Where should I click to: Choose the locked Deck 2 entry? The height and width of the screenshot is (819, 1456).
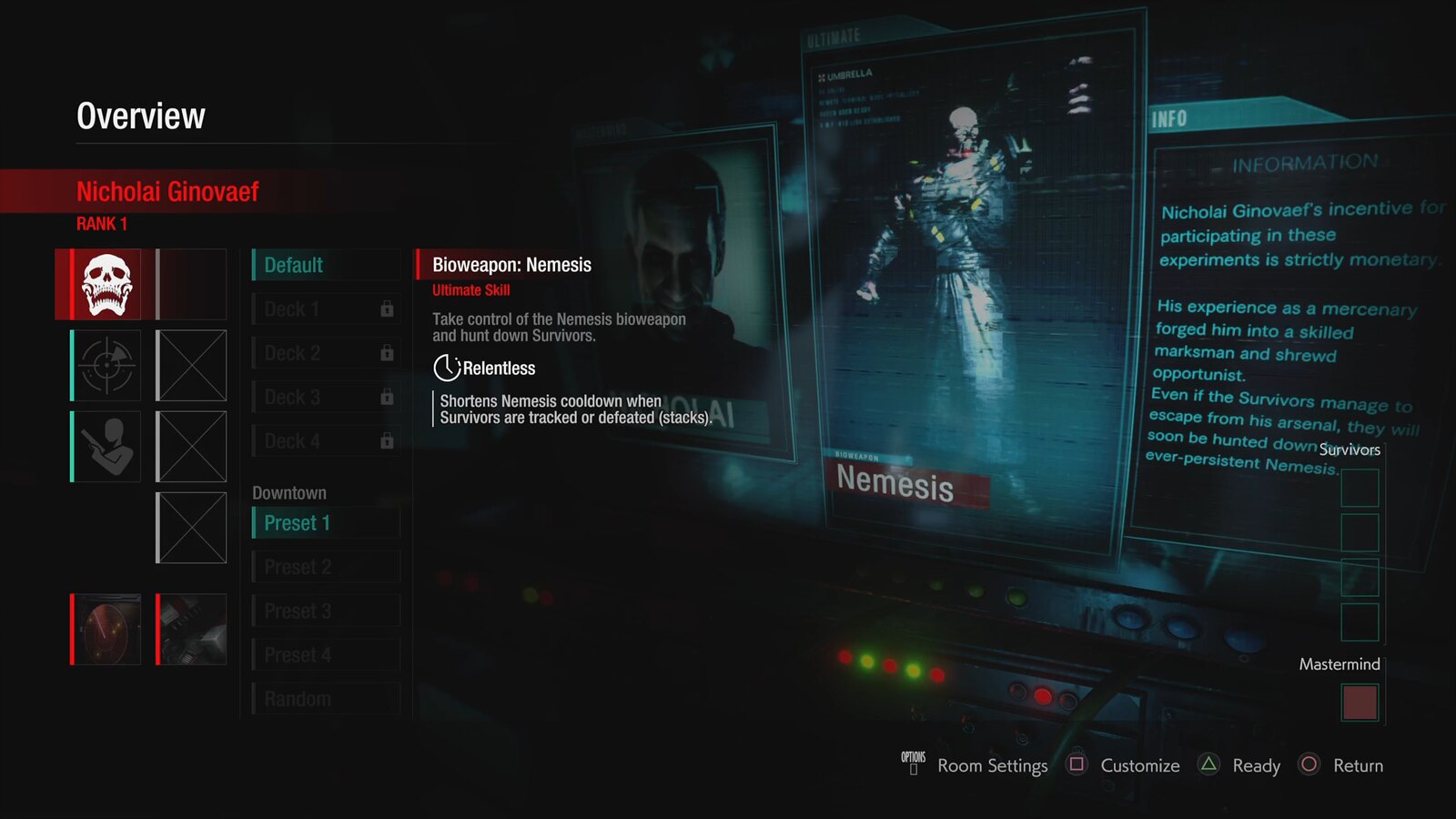point(325,353)
